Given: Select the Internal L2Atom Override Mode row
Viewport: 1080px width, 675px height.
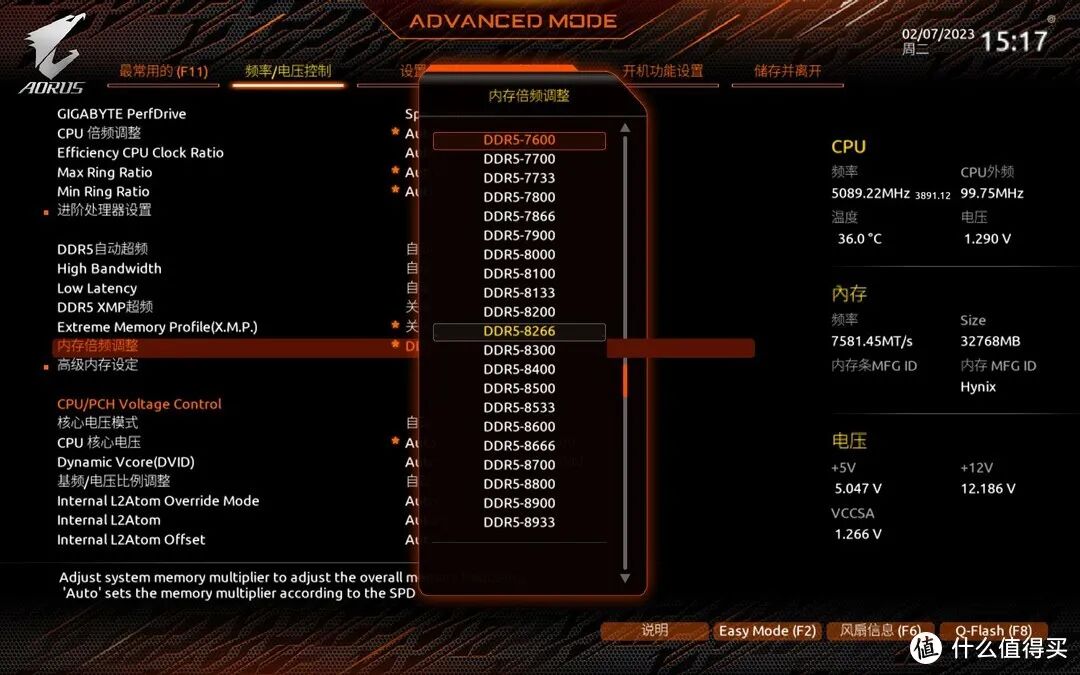Looking at the screenshot, I should click(x=158, y=501).
